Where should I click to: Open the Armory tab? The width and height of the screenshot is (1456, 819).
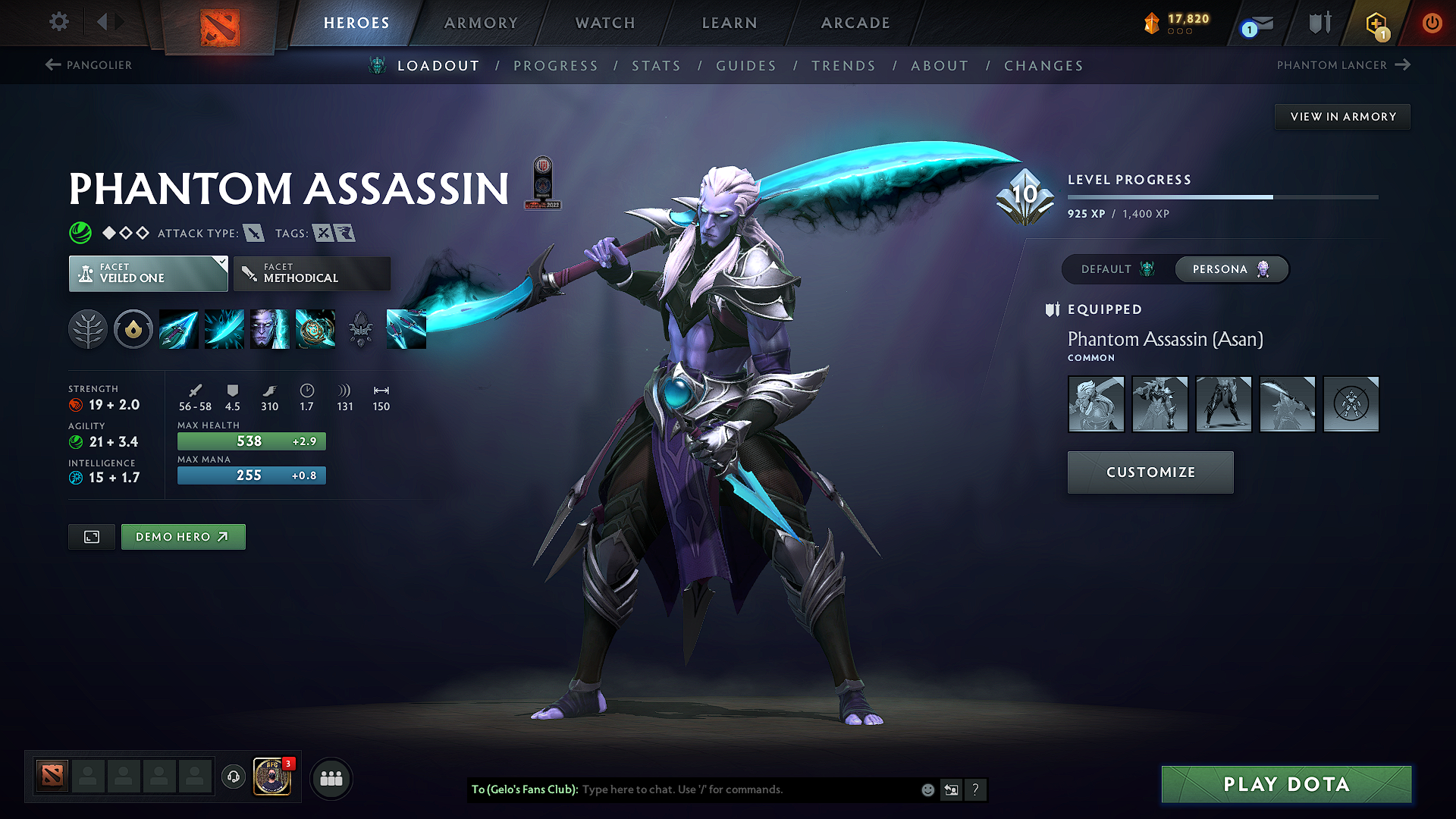pyautogui.click(x=480, y=23)
